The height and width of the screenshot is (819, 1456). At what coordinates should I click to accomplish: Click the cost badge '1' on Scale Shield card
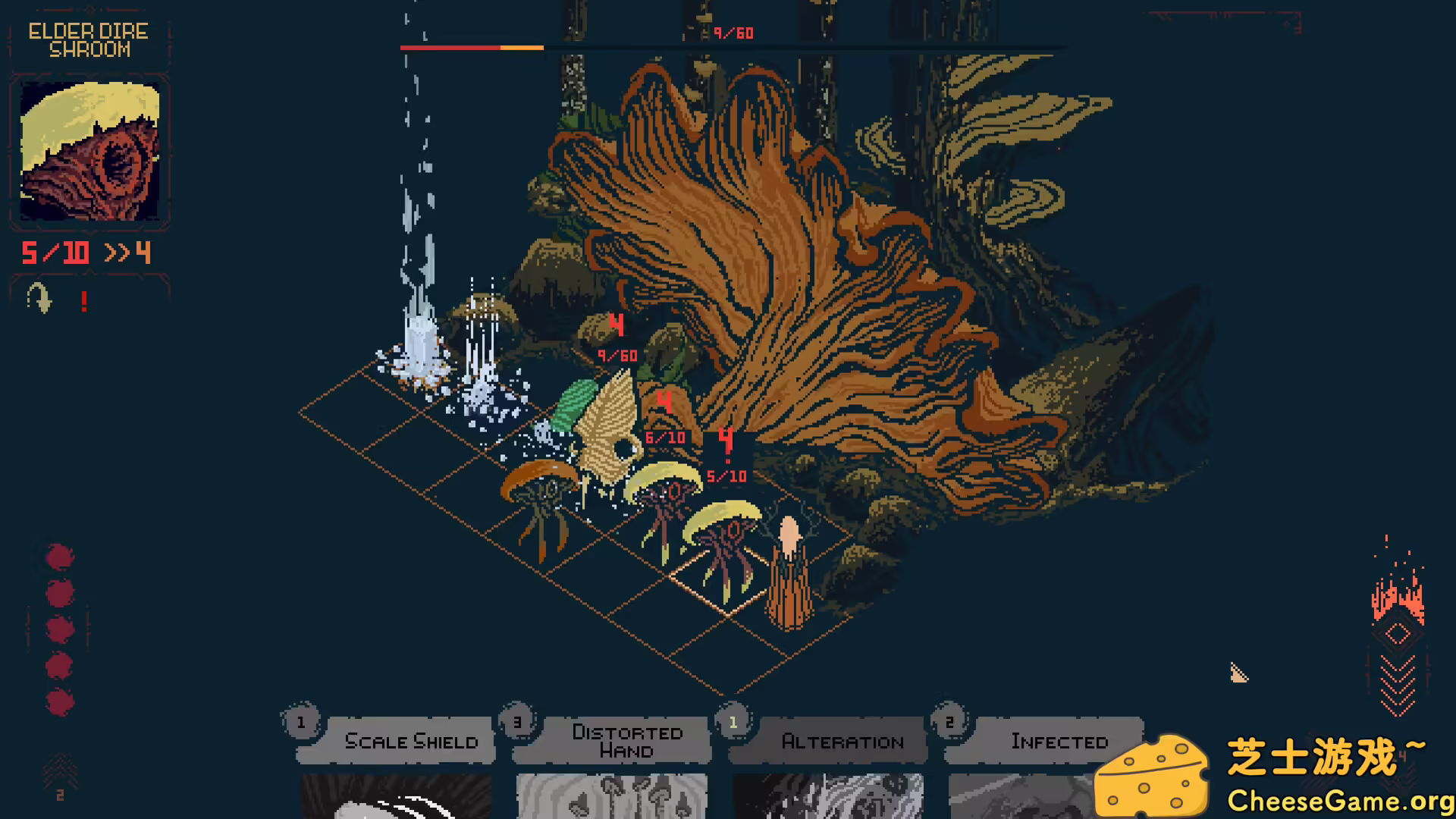pyautogui.click(x=300, y=723)
